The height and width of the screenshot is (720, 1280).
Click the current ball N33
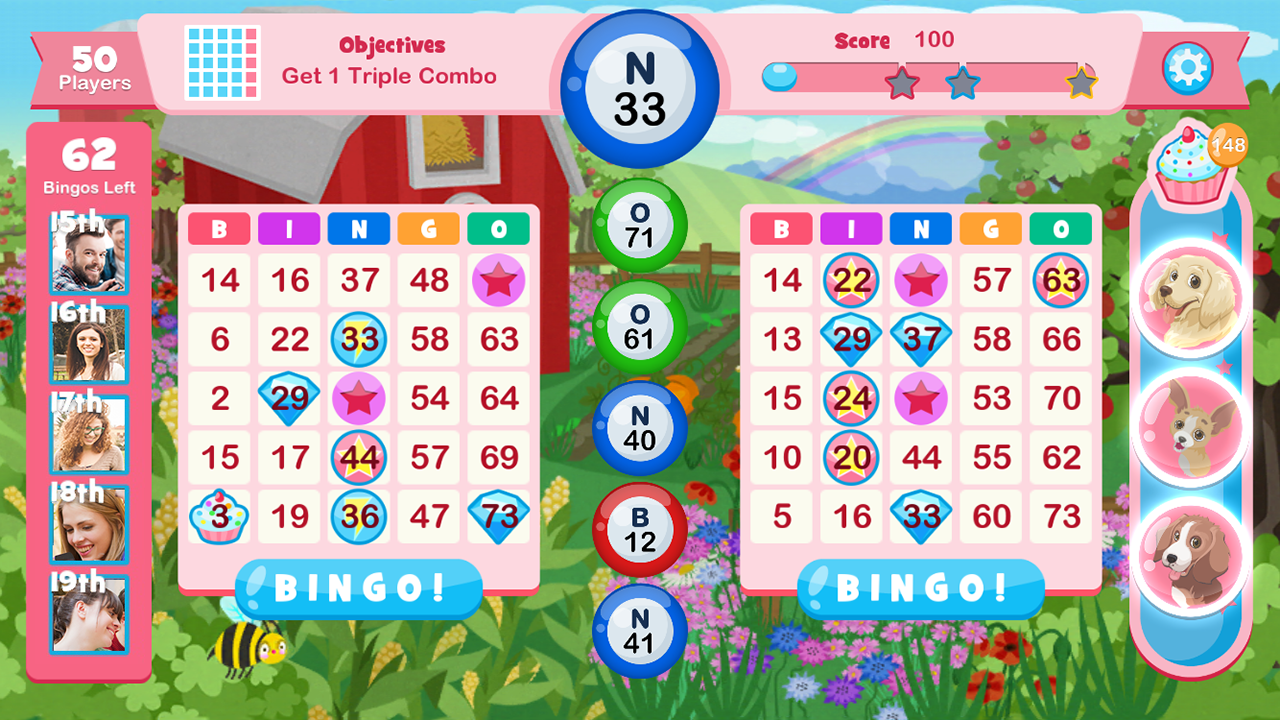pyautogui.click(x=638, y=75)
